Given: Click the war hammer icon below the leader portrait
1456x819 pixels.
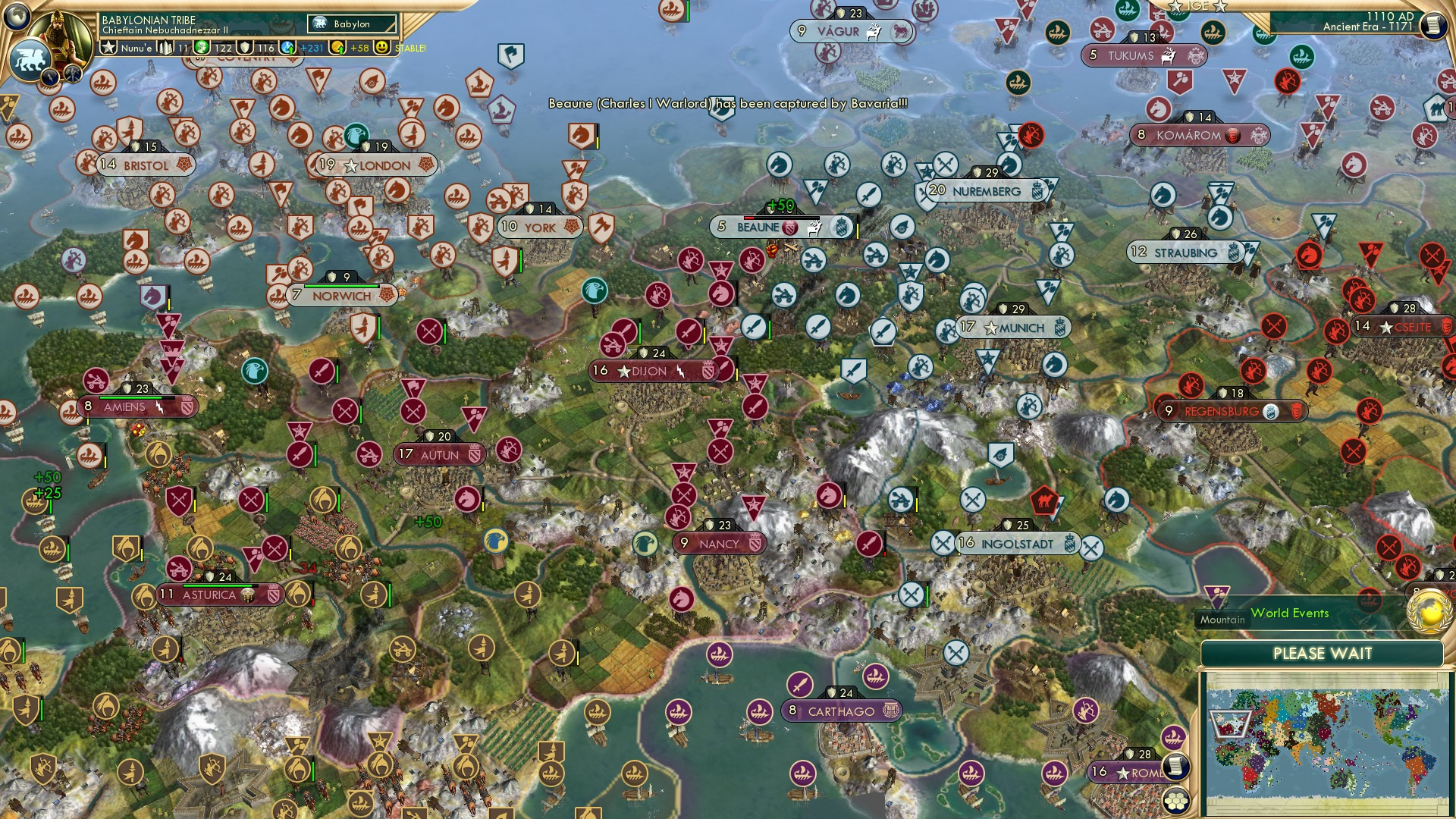Looking at the screenshot, I should pyautogui.click(x=71, y=74).
